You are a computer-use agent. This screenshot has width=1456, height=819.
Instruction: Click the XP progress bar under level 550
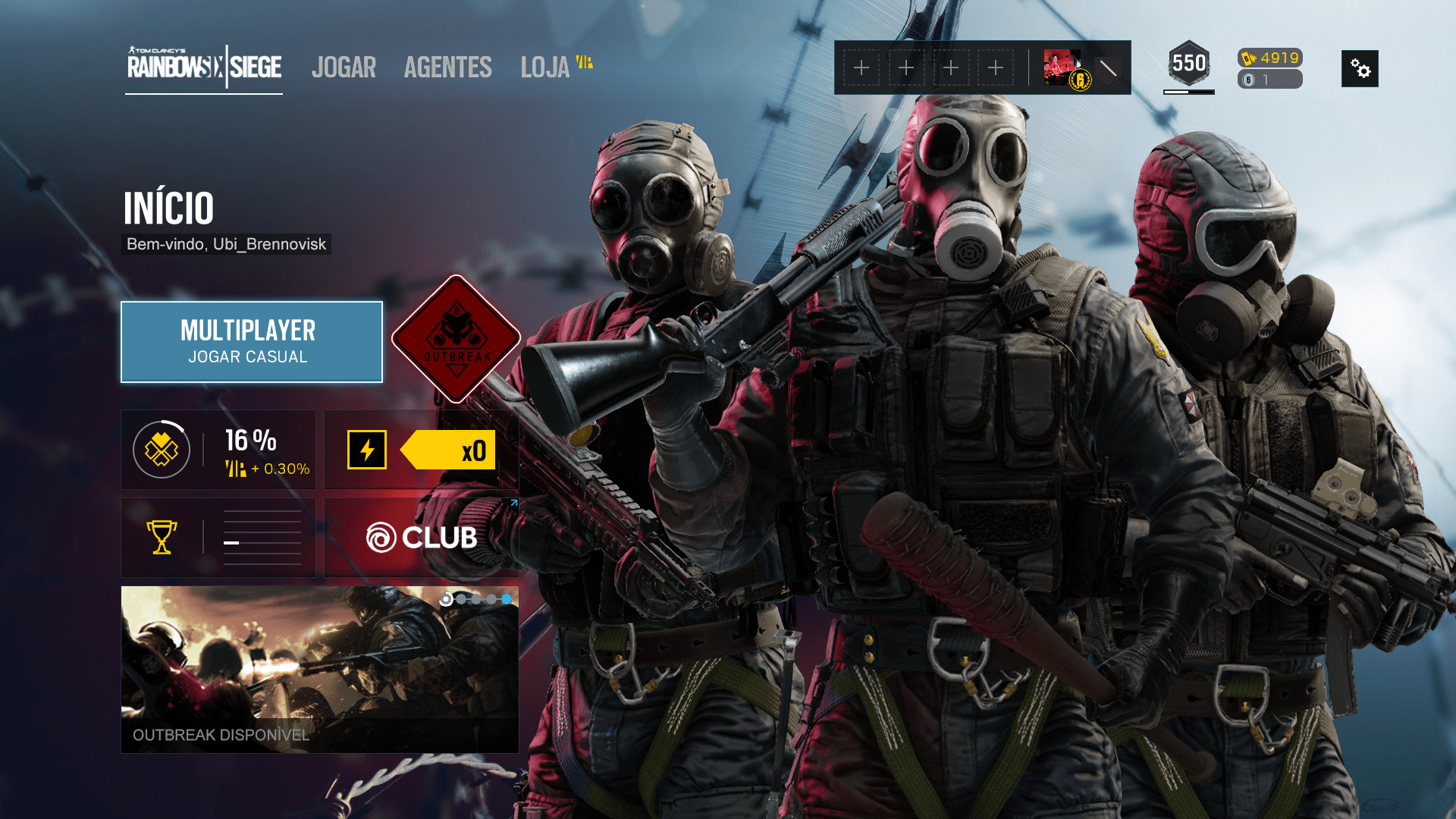[1188, 93]
